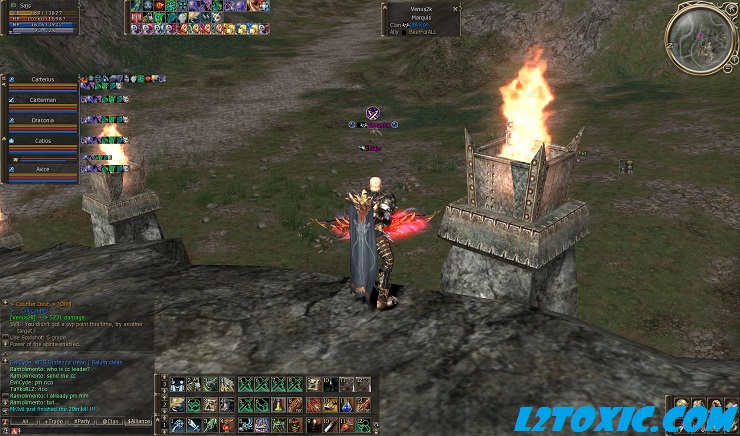Switch to the Trade chat tab

point(54,421)
